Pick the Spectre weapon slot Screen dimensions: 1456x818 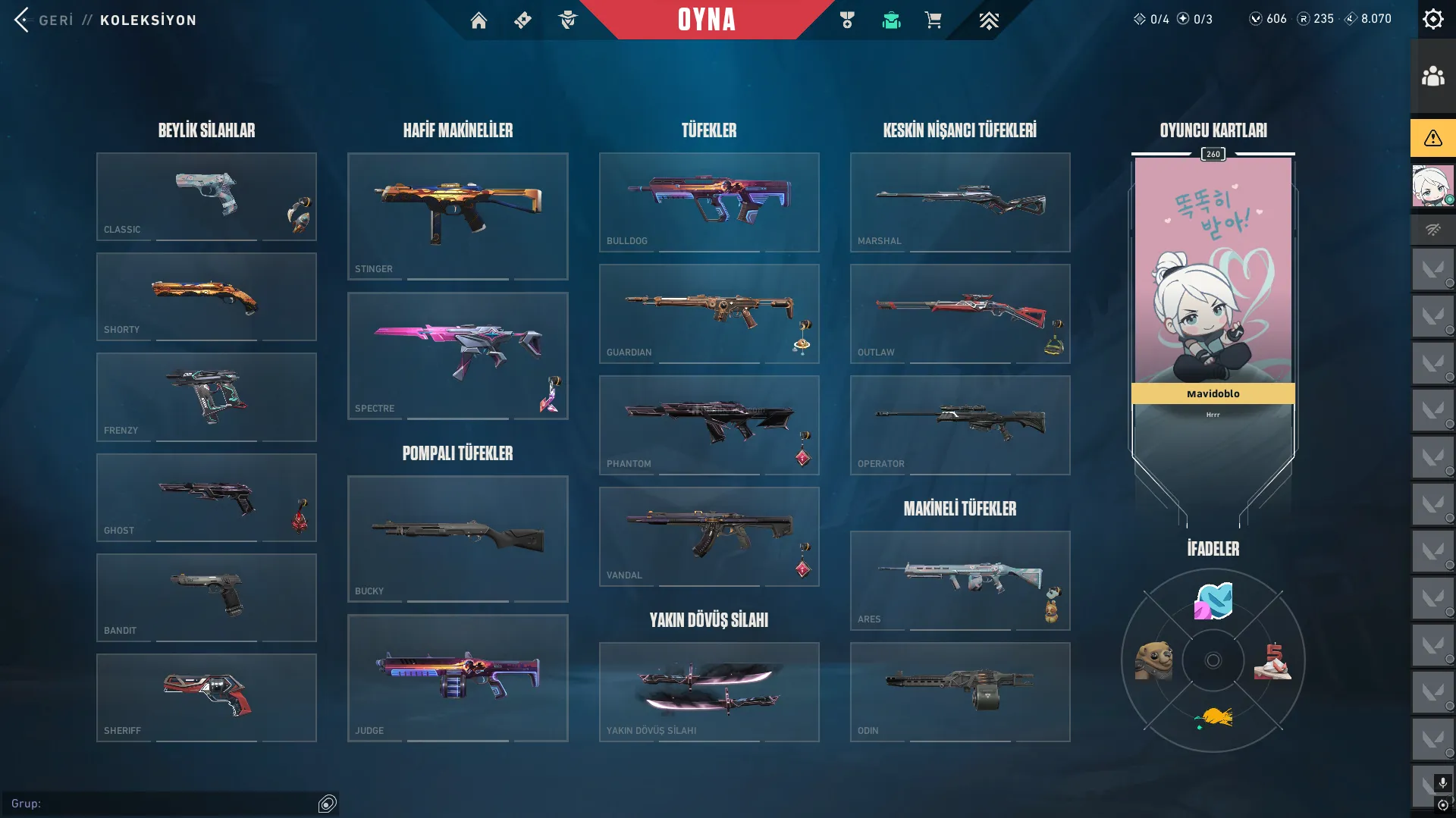pyautogui.click(x=457, y=356)
